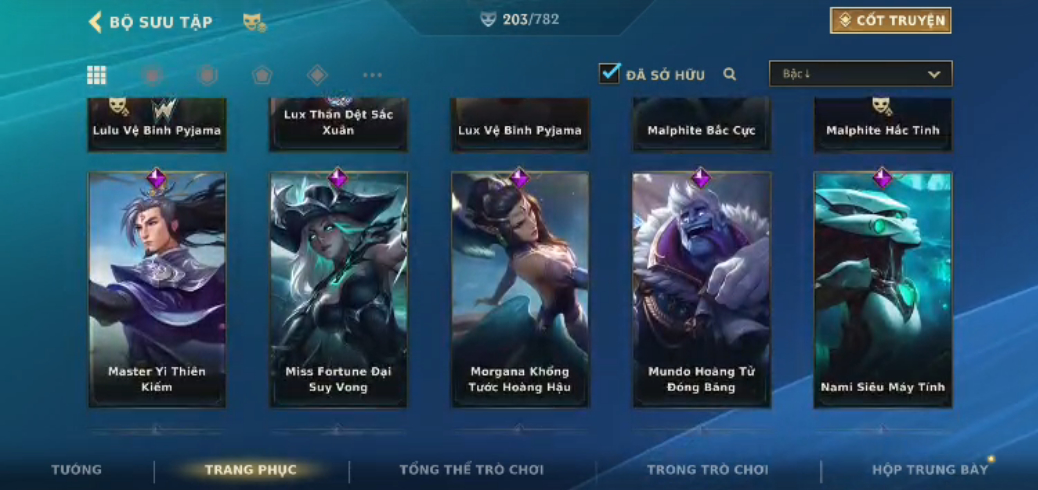Go back from Bộ Sưu Tập

pos(96,22)
